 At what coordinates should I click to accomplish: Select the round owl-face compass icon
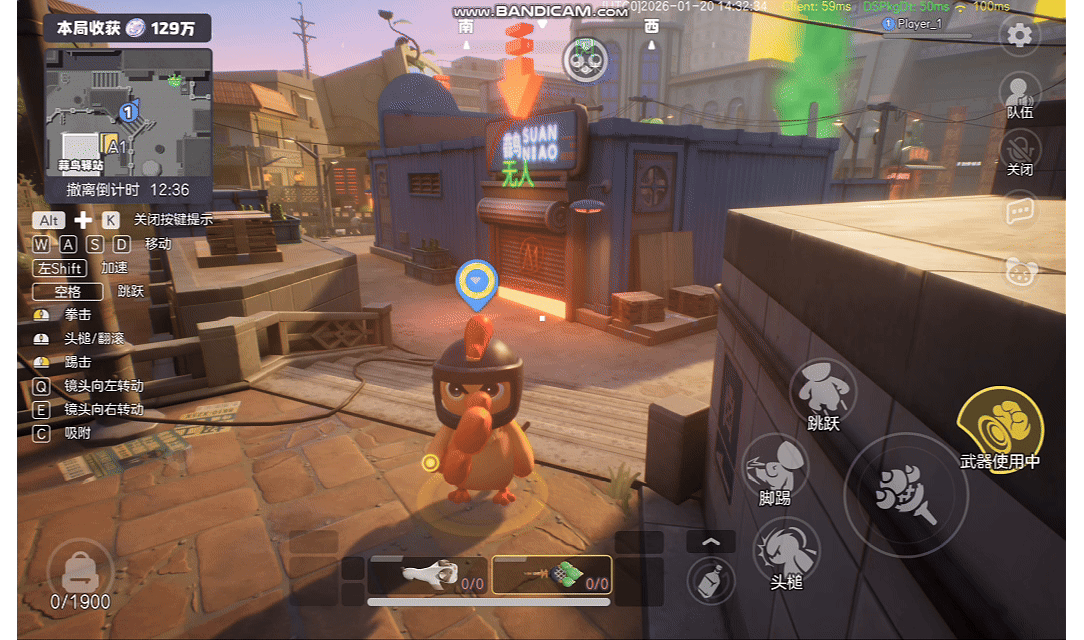click(x=585, y=60)
